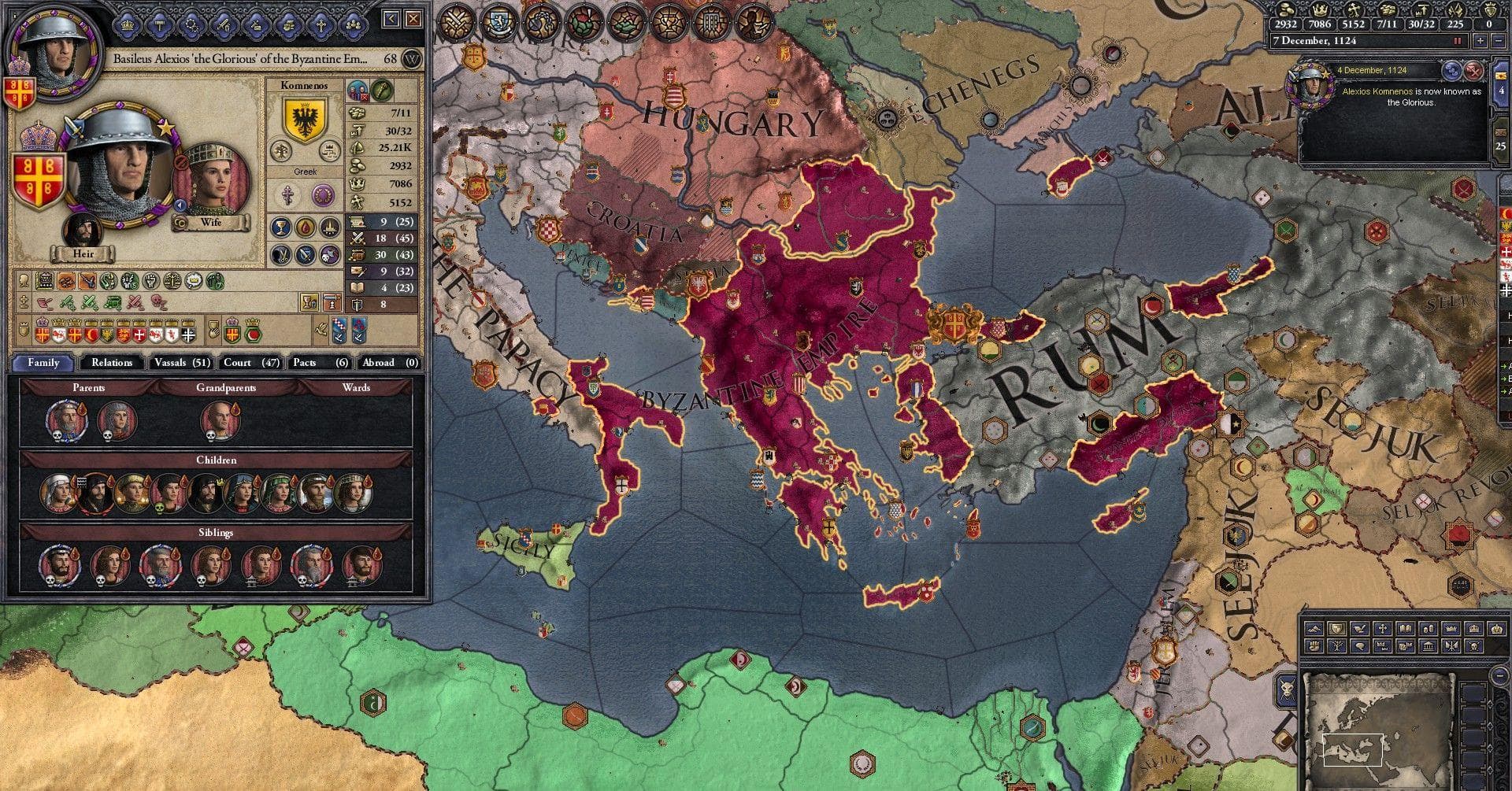
Task: View the Heir character portrait
Action: click(x=83, y=230)
